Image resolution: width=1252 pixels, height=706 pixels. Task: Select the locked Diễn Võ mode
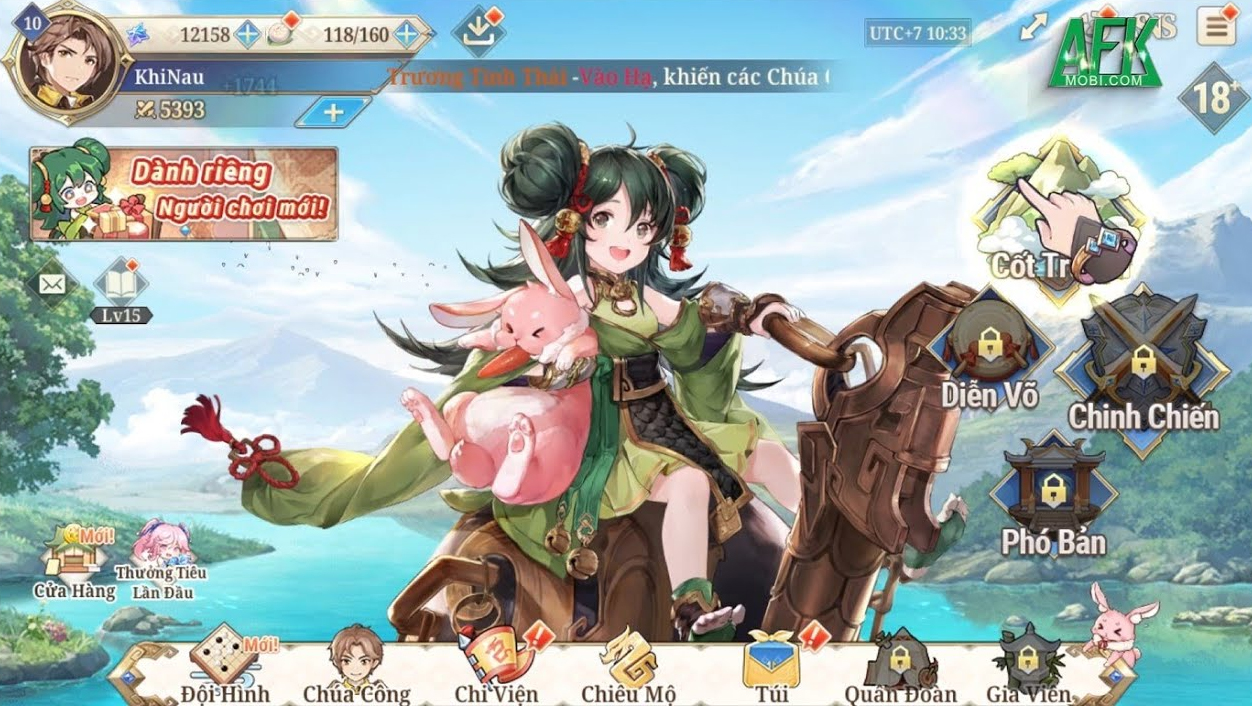pyautogui.click(x=989, y=352)
